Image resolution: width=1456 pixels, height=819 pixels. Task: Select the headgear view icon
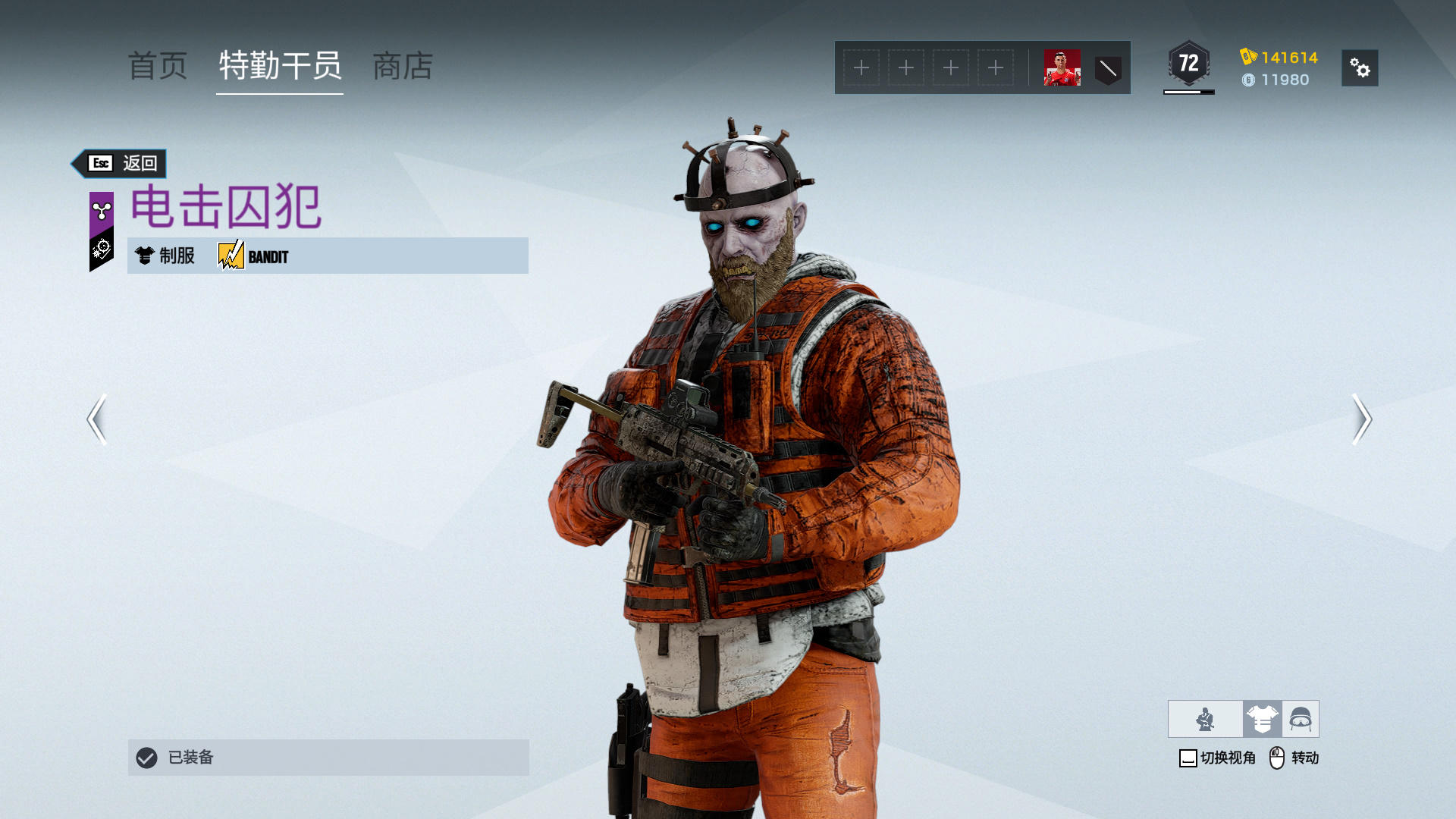1301,719
